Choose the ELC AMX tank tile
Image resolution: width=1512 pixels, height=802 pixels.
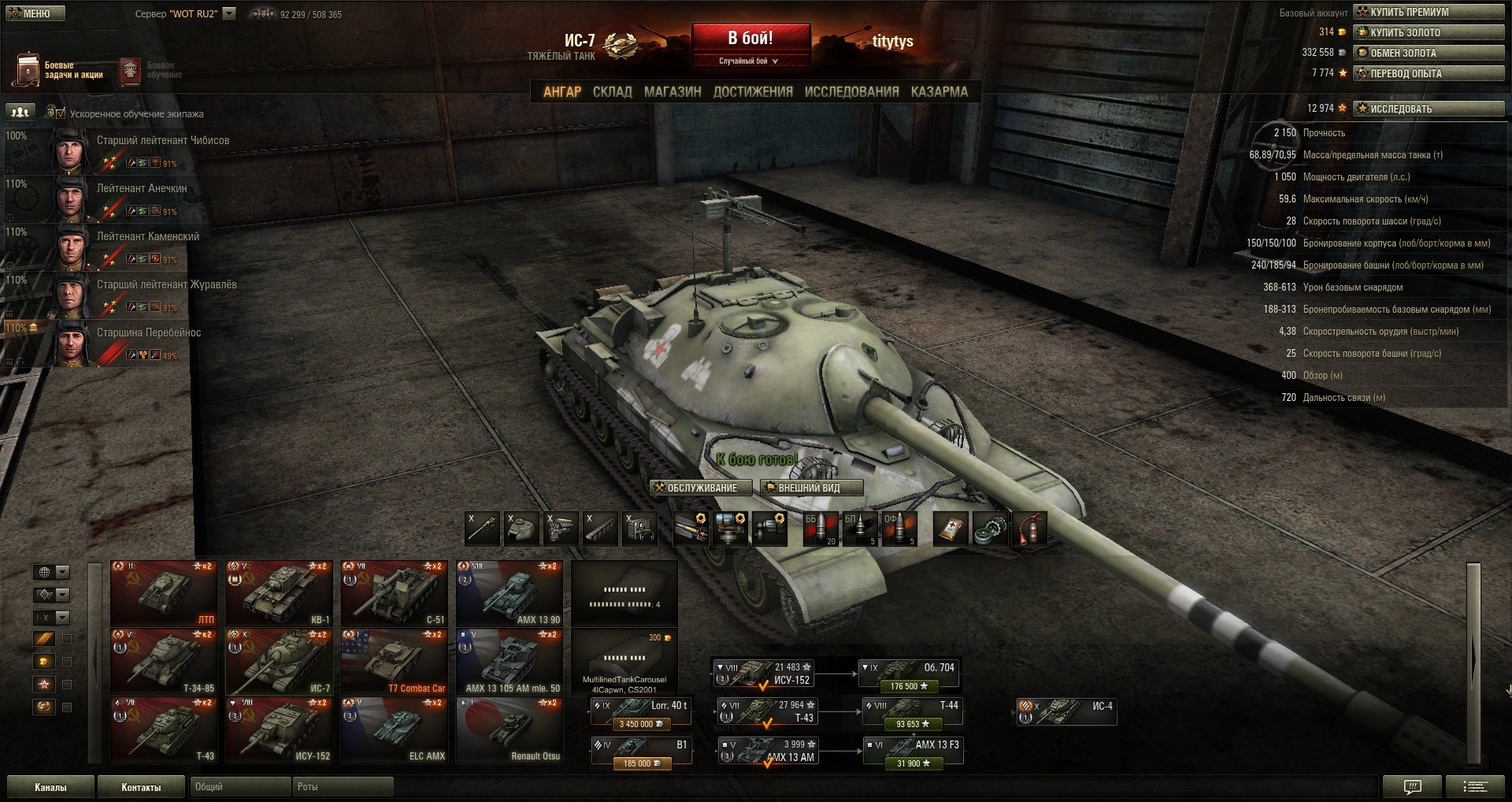click(x=394, y=730)
